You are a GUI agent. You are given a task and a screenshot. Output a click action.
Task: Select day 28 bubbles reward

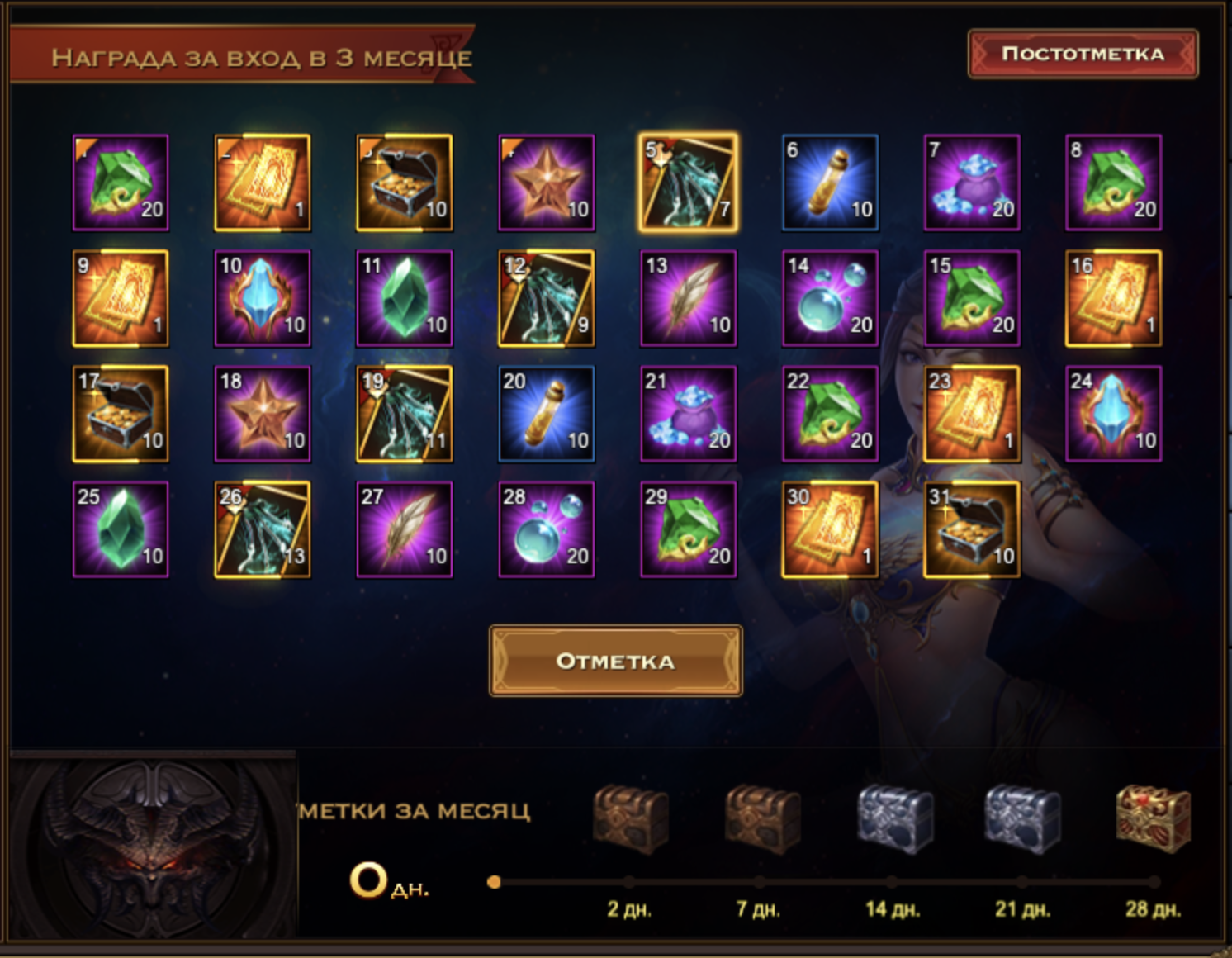(x=546, y=529)
